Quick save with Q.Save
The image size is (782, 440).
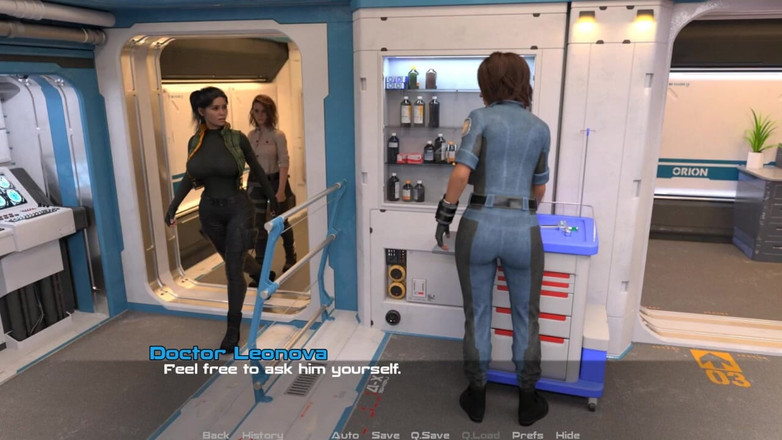click(430, 435)
